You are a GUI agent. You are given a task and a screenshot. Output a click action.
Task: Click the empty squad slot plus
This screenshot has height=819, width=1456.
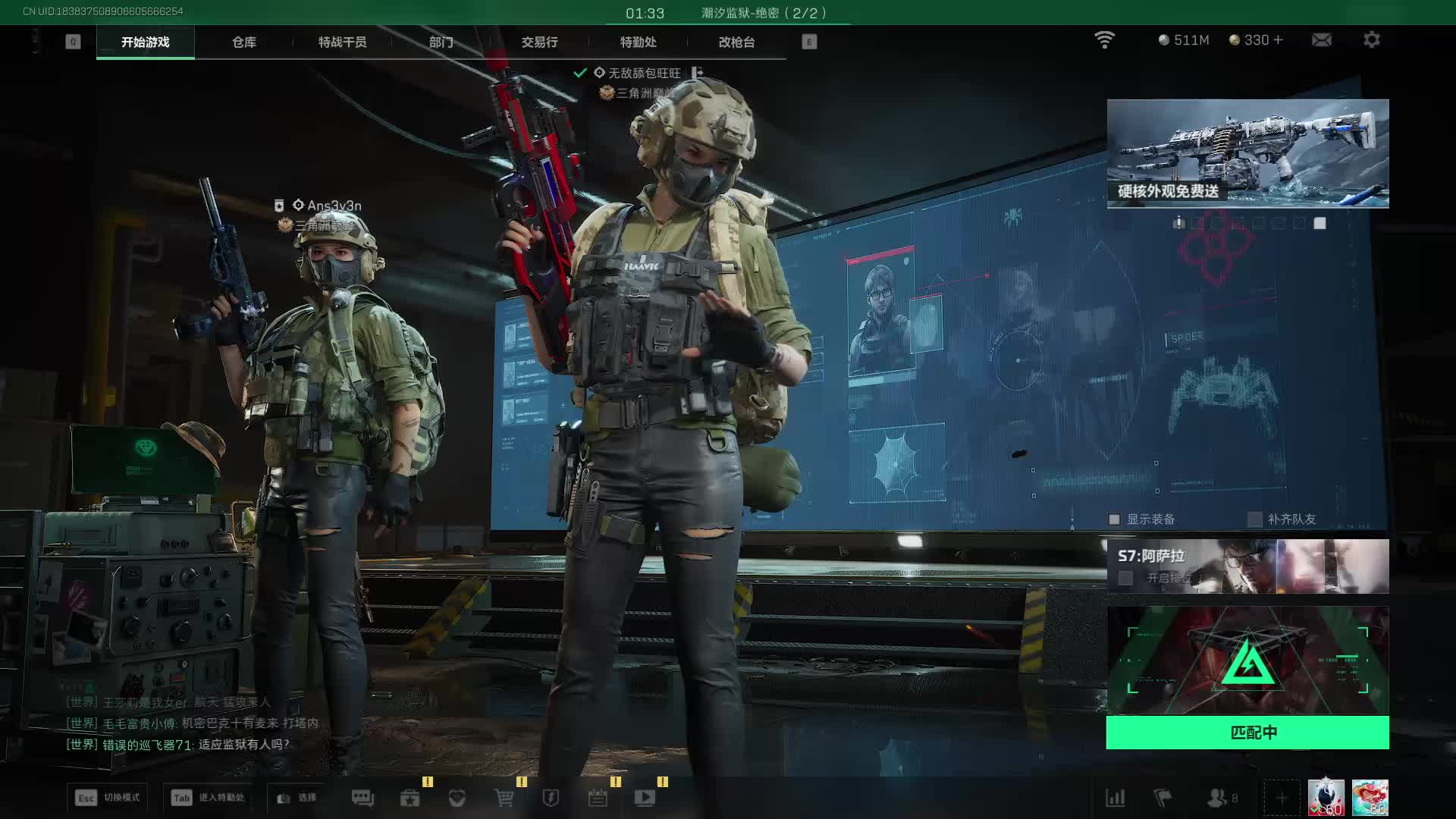pyautogui.click(x=1282, y=798)
